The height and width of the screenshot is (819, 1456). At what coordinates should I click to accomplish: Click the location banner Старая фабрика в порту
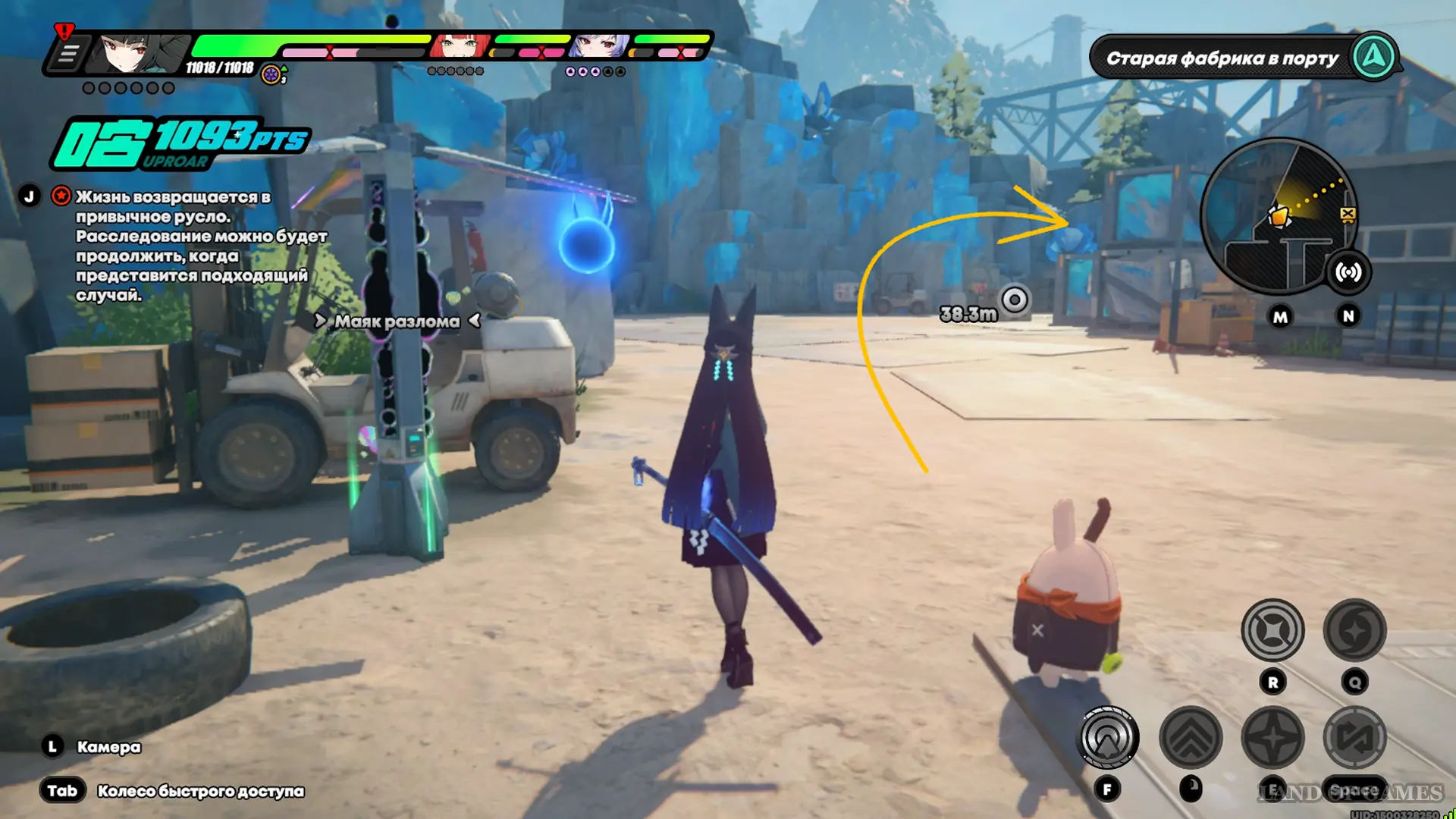coord(1222,58)
